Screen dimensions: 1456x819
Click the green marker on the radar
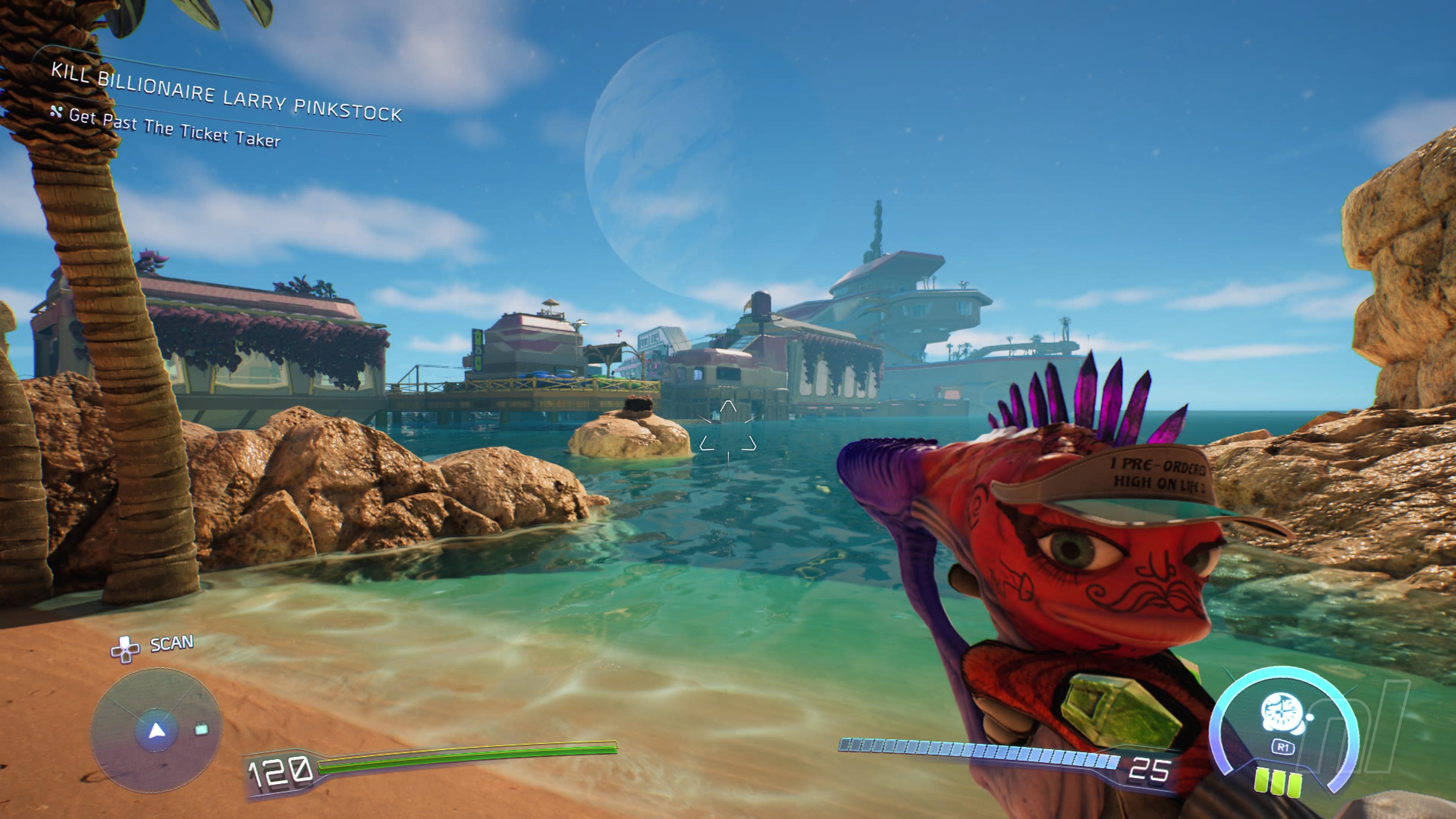[201, 730]
